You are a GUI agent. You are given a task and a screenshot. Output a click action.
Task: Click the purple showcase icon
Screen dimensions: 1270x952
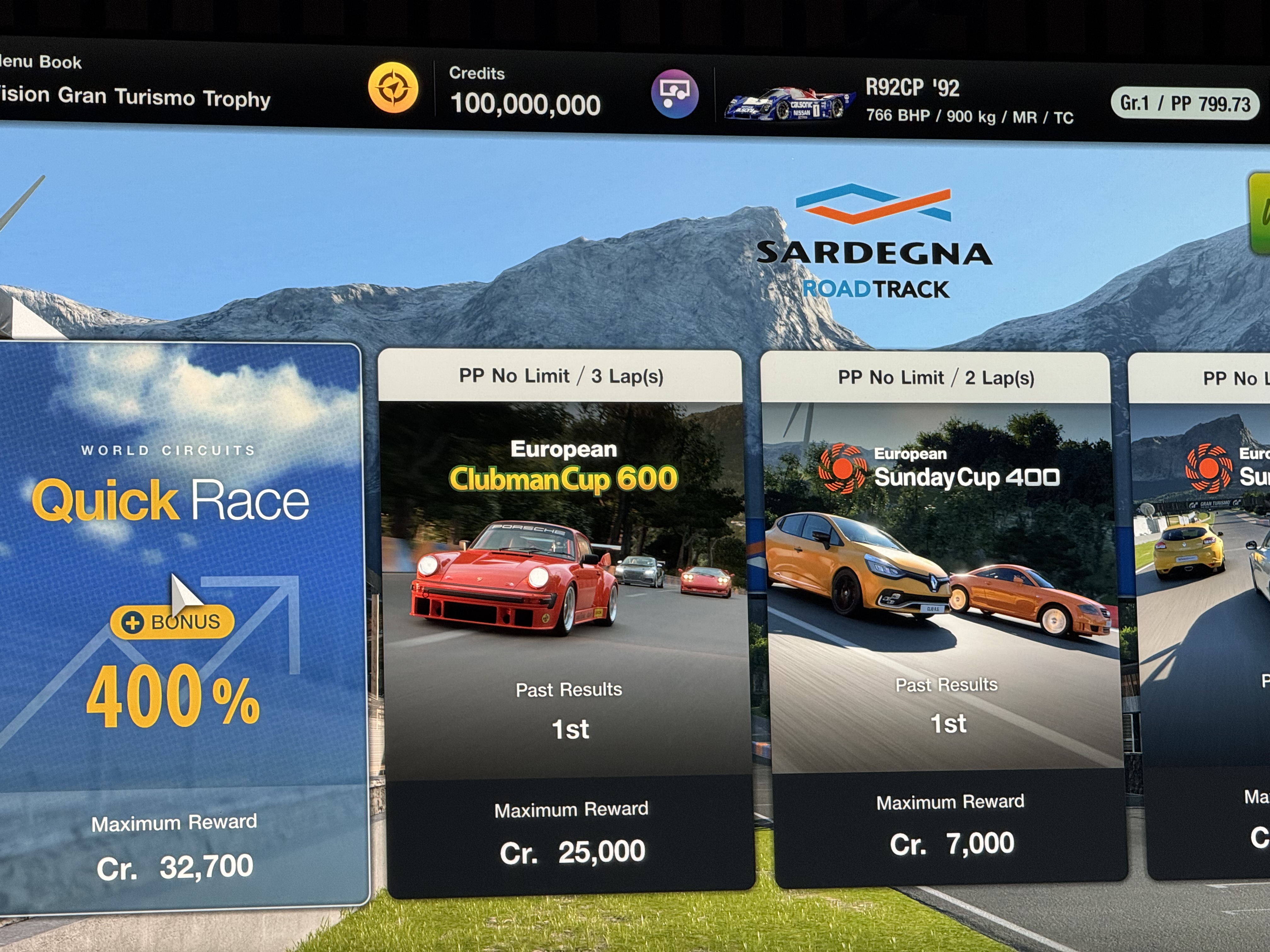(675, 93)
